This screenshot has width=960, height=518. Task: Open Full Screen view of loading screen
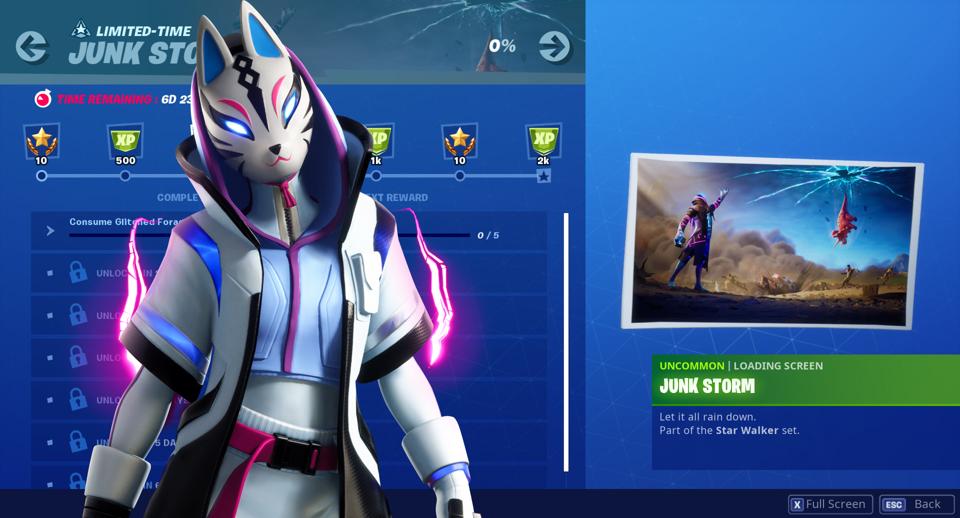830,504
